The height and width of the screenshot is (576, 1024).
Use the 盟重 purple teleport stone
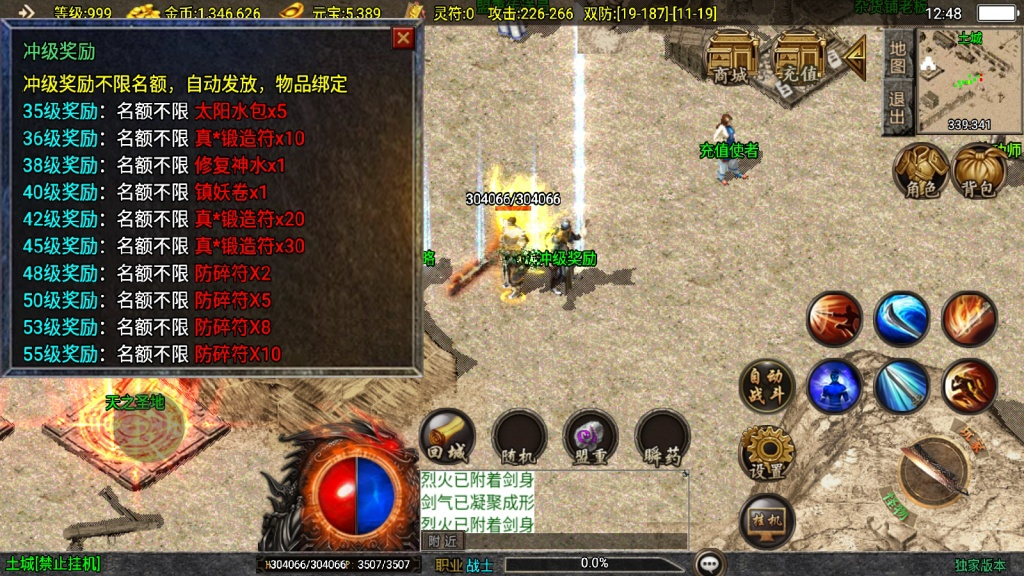[x=590, y=437]
